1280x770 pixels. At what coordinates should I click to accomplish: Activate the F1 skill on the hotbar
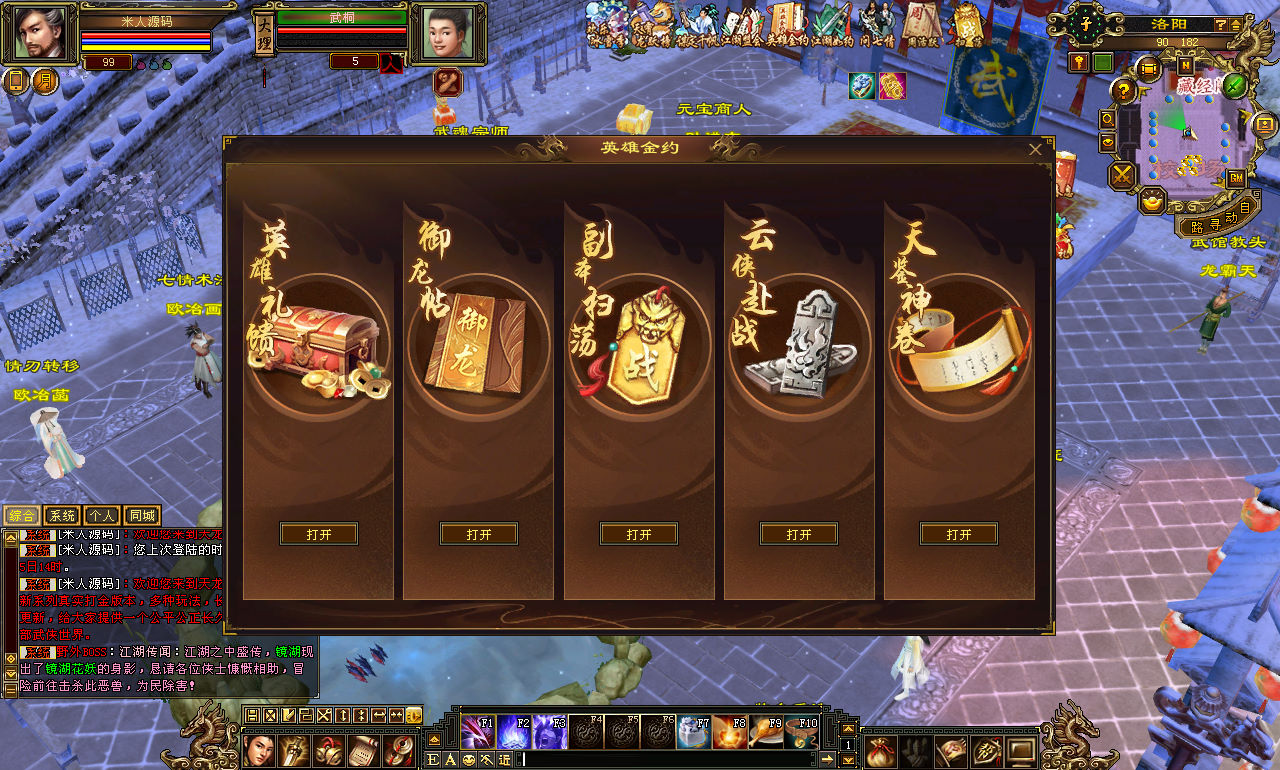(x=478, y=733)
